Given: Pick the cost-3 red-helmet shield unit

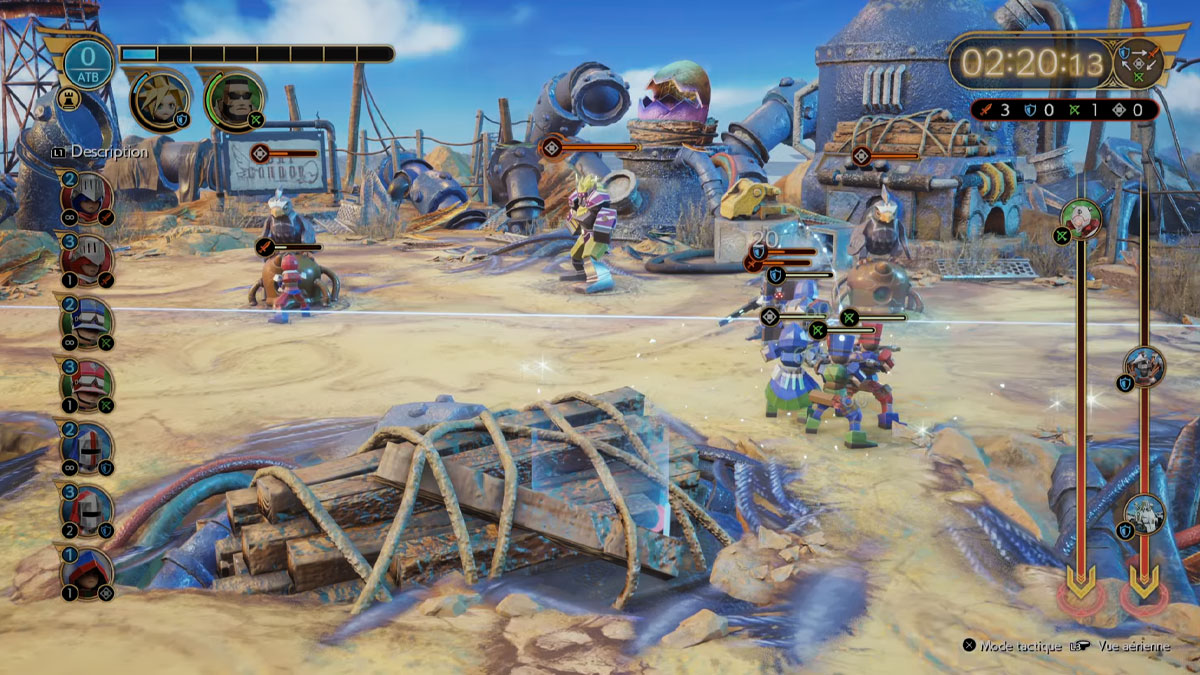Looking at the screenshot, I should (x=88, y=510).
